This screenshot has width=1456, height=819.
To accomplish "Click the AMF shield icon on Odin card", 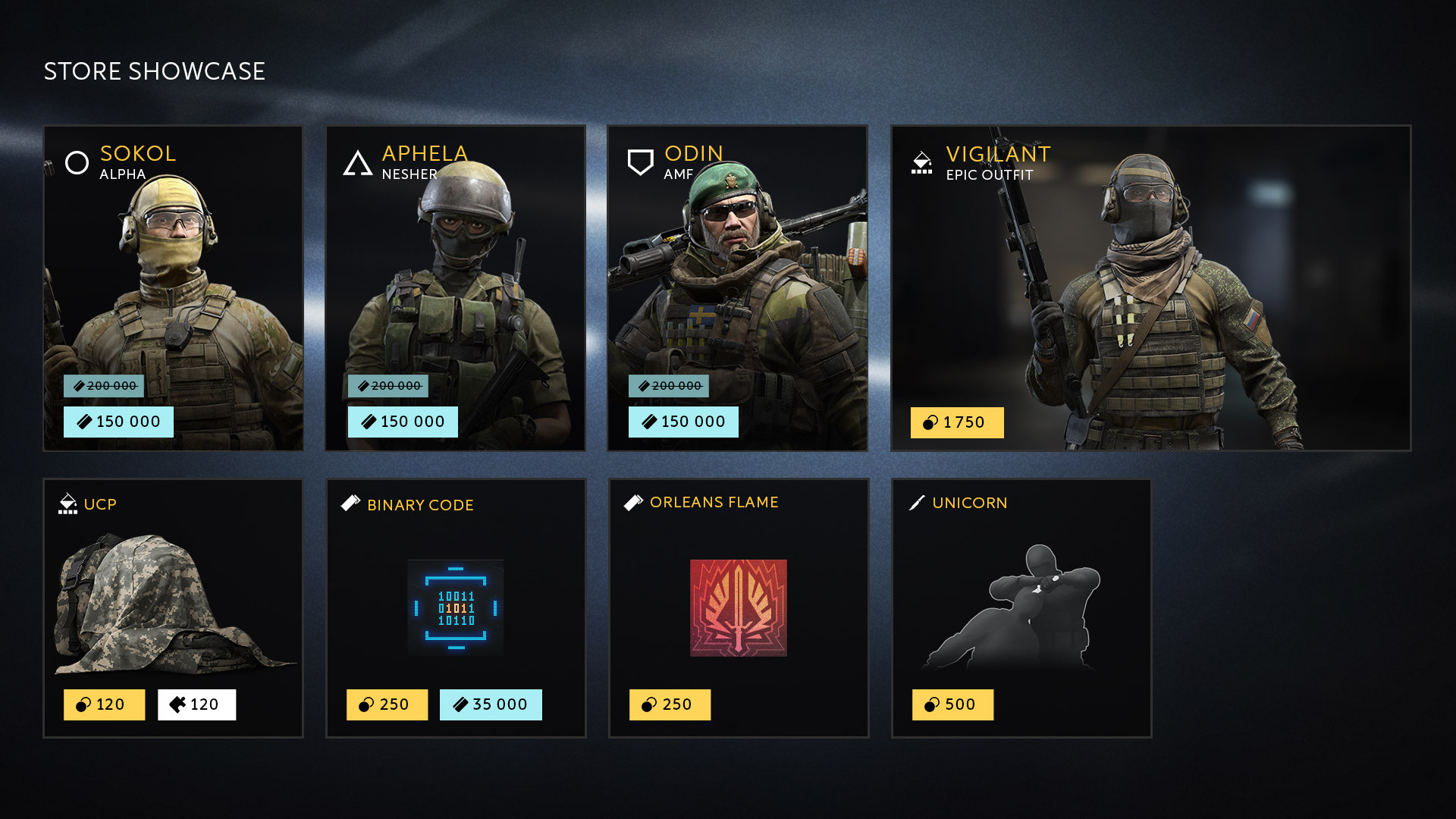I will [639, 161].
